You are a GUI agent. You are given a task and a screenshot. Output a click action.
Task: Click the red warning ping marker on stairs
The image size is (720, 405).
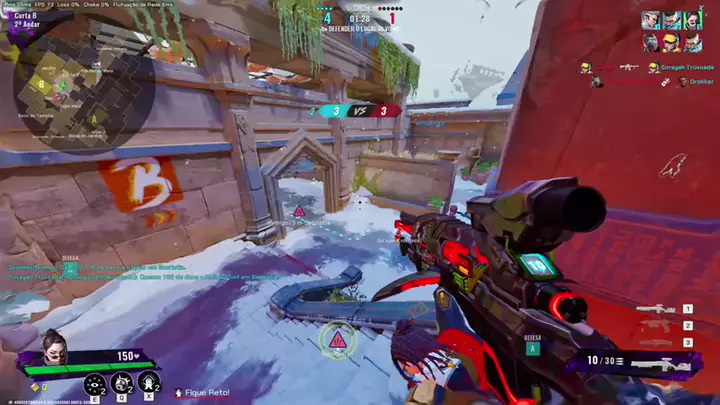[x=338, y=341]
